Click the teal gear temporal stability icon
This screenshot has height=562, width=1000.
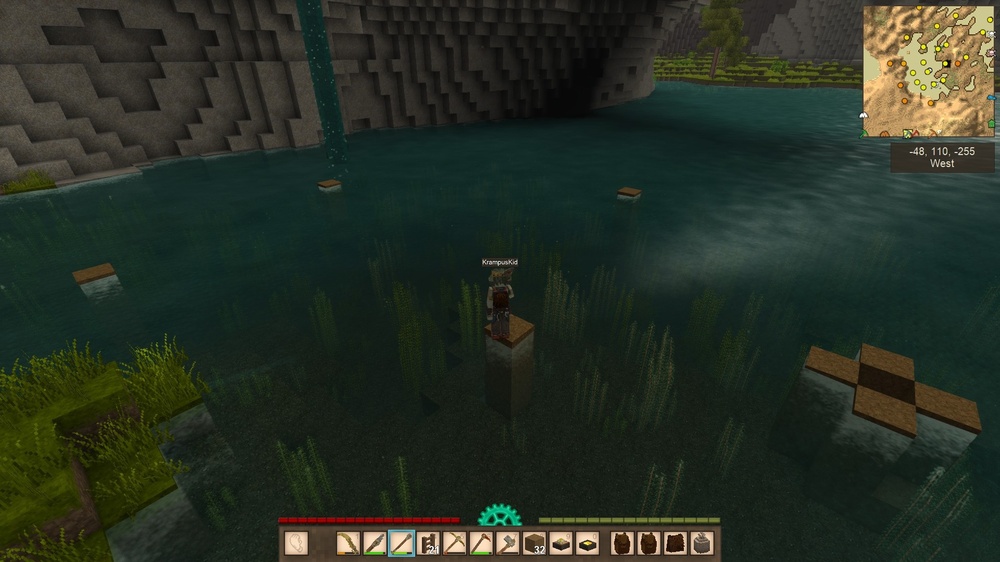pos(499,516)
